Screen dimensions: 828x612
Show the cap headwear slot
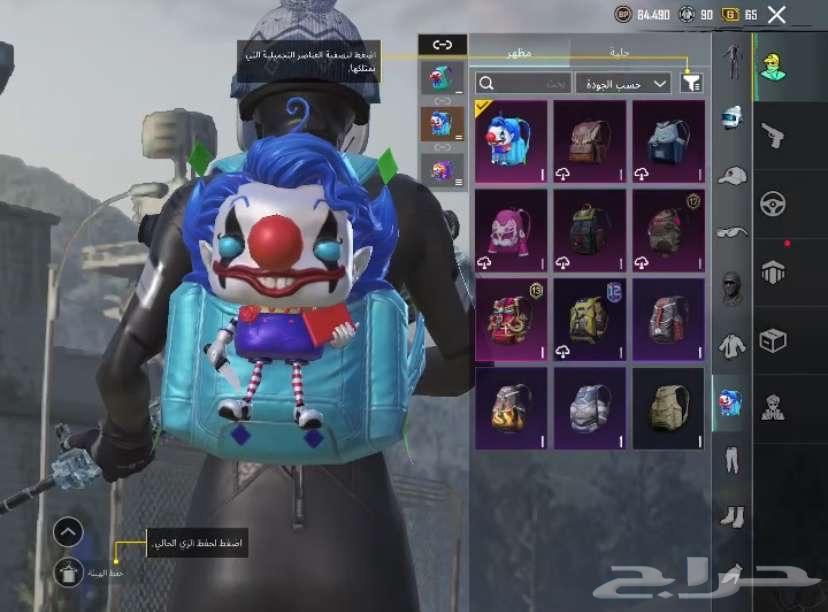[x=732, y=175]
